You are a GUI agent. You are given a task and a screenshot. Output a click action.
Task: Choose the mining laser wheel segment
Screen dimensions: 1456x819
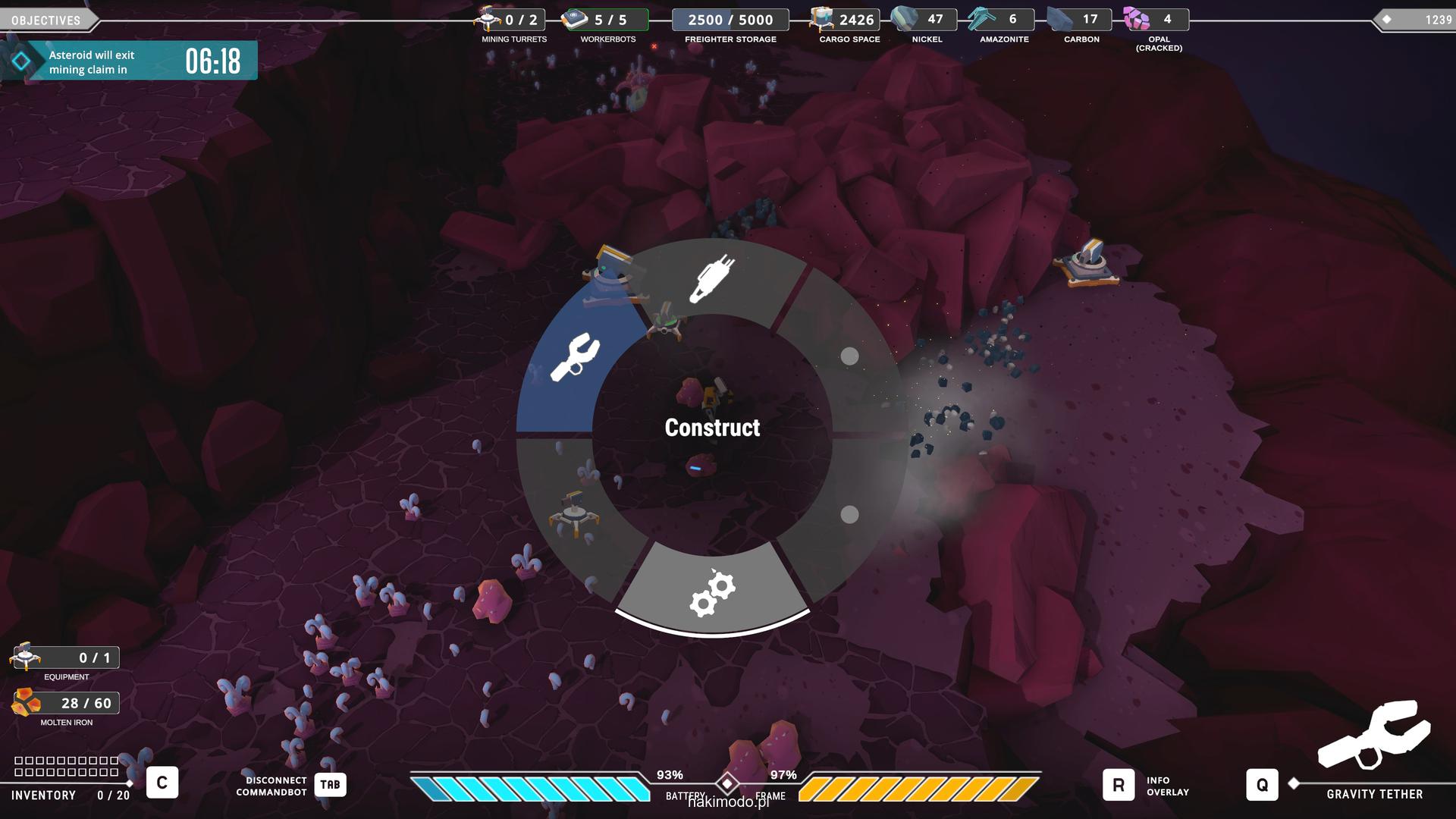711,278
